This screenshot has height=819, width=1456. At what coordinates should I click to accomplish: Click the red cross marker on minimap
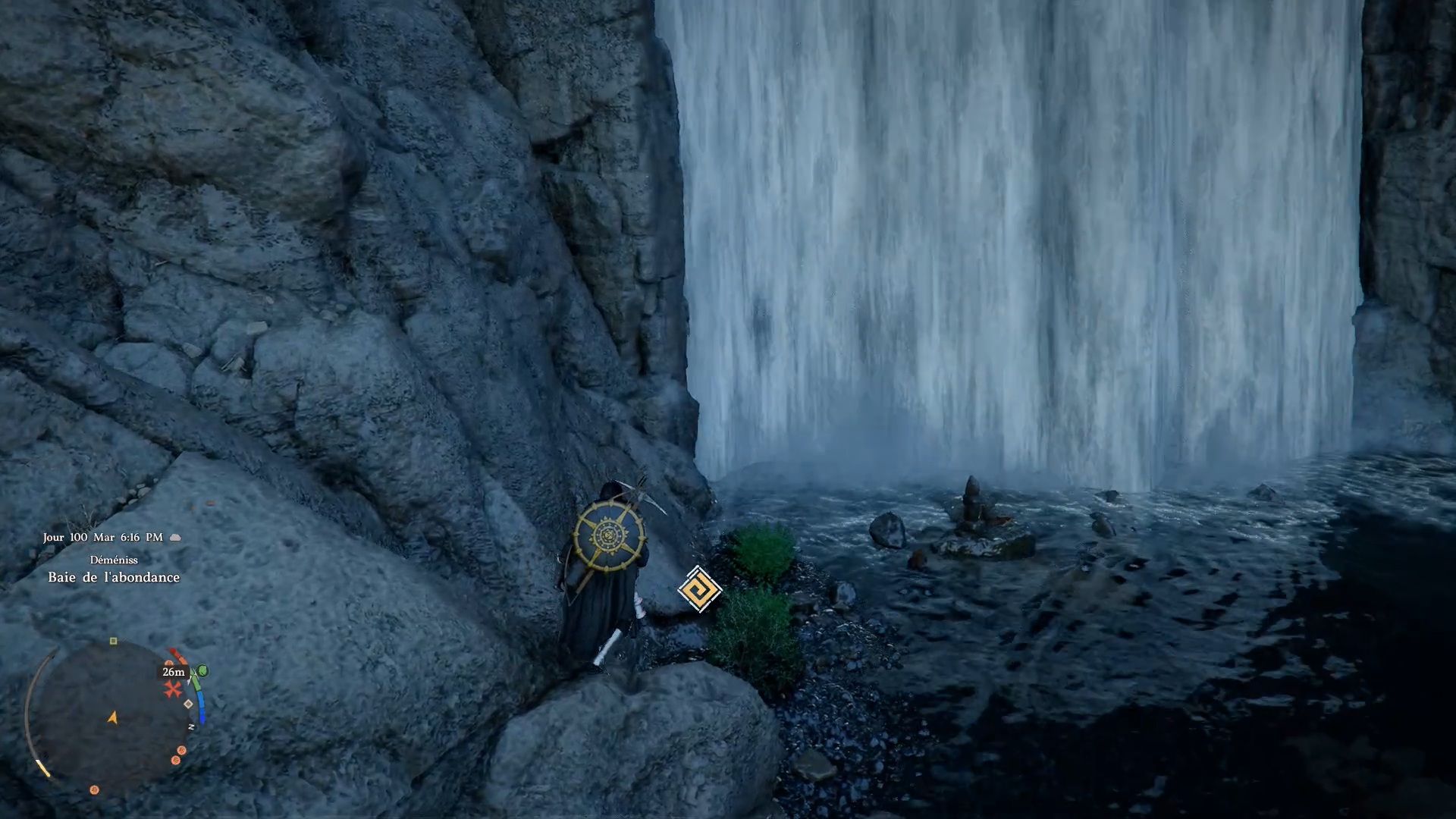point(174,689)
